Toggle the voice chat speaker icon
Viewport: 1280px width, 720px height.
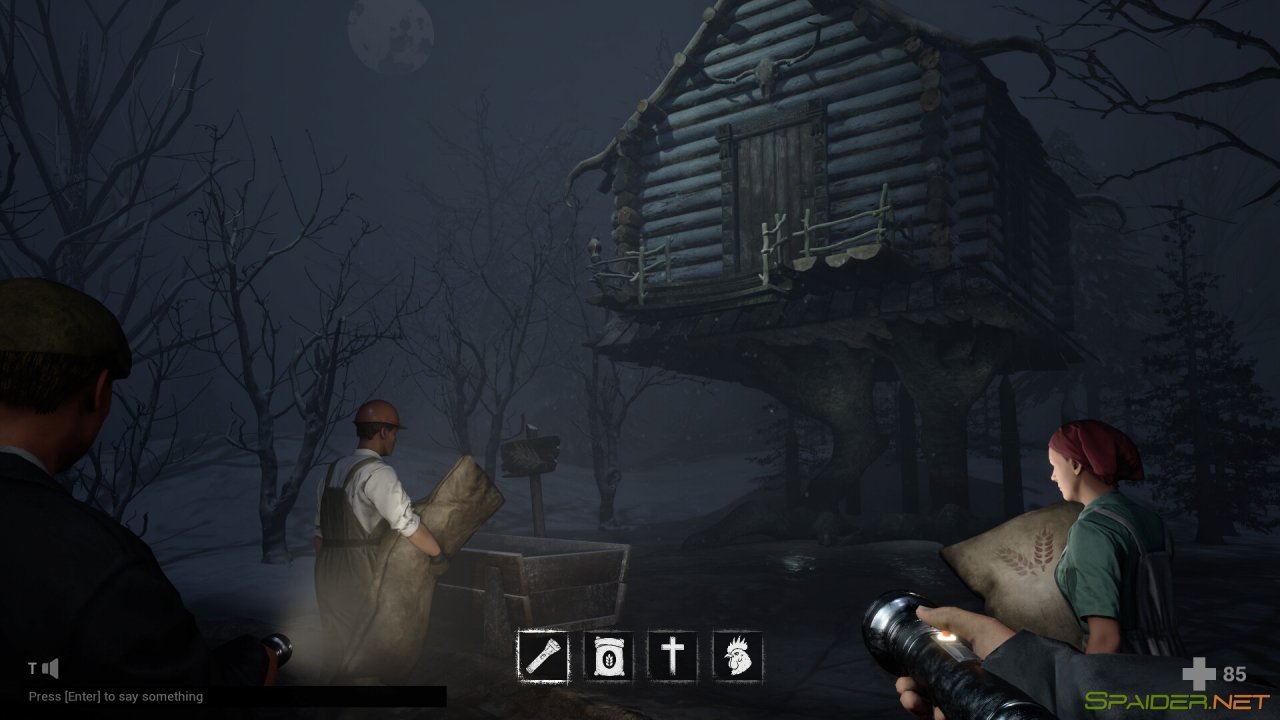(x=50, y=668)
